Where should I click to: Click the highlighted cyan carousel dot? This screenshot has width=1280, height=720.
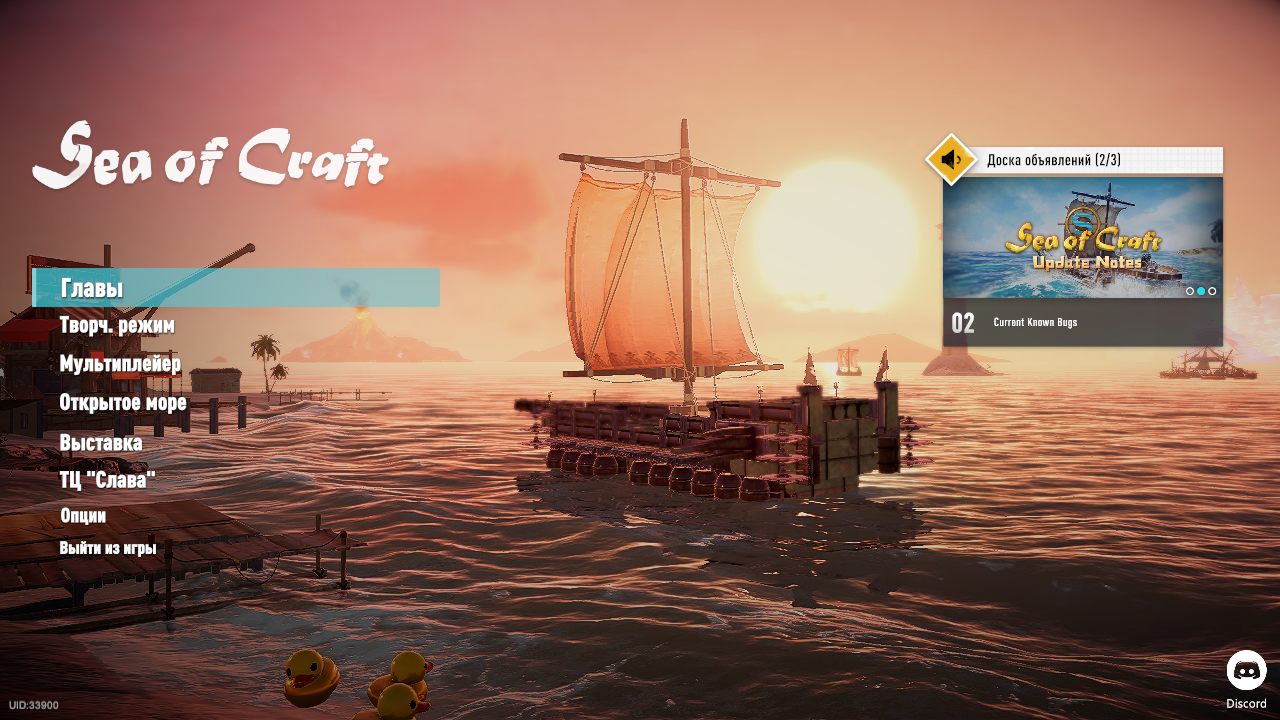pyautogui.click(x=1200, y=291)
